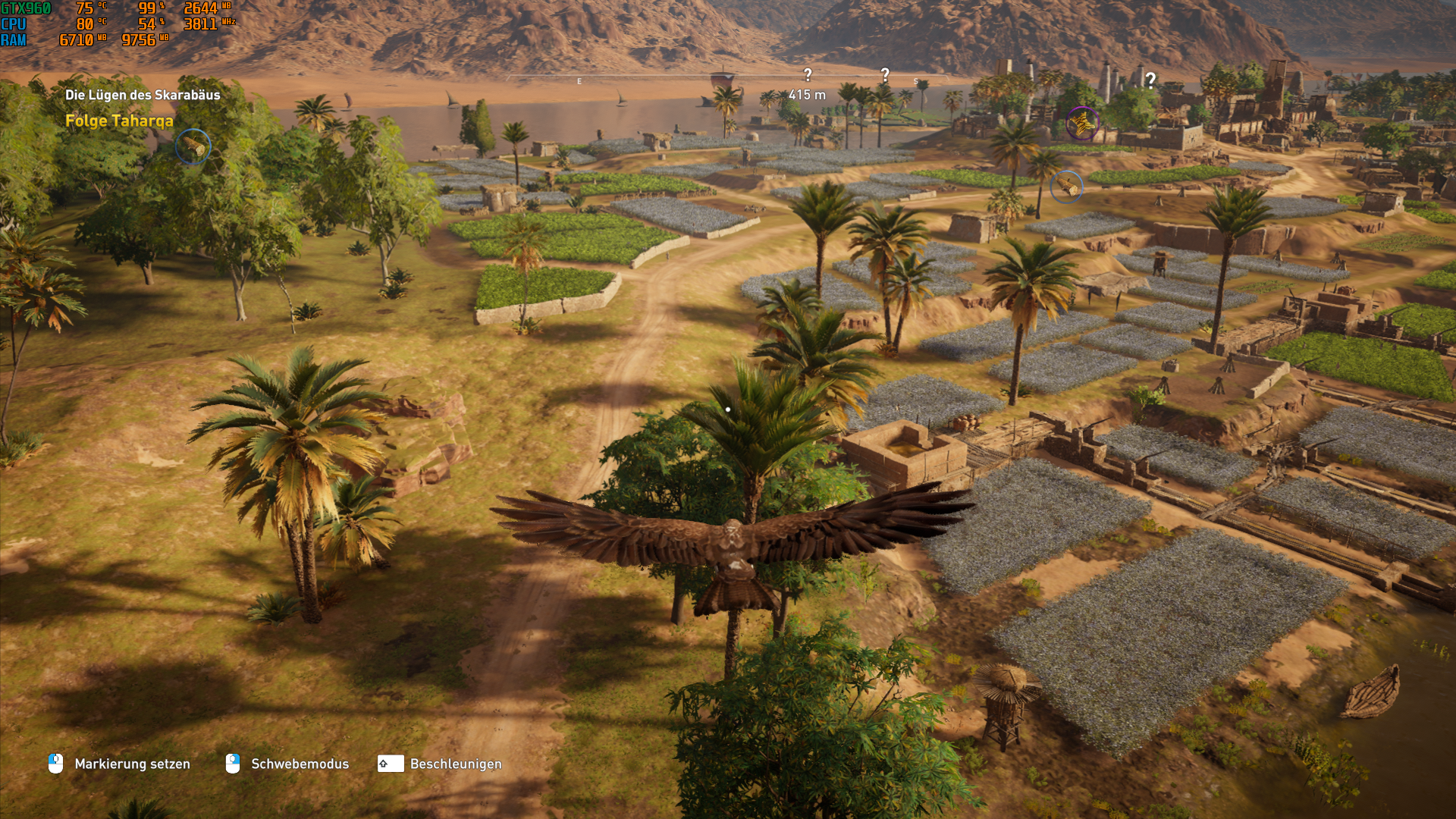Click the left mouse button icon for Markierung setzen
The image size is (1456, 819).
[x=53, y=764]
